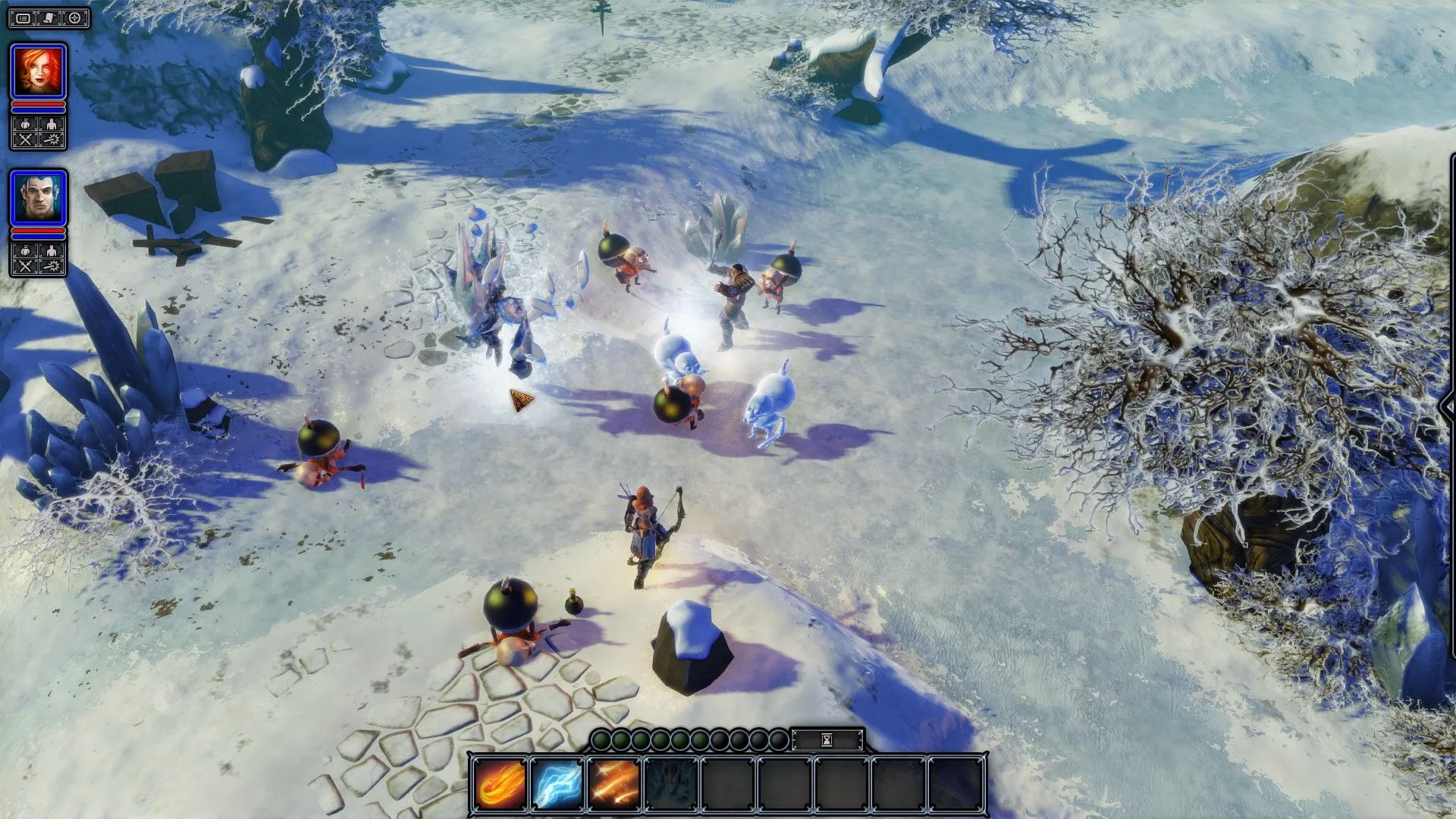Click the spell wand icon below the male portrait
The height and width of the screenshot is (819, 1456).
52,265
